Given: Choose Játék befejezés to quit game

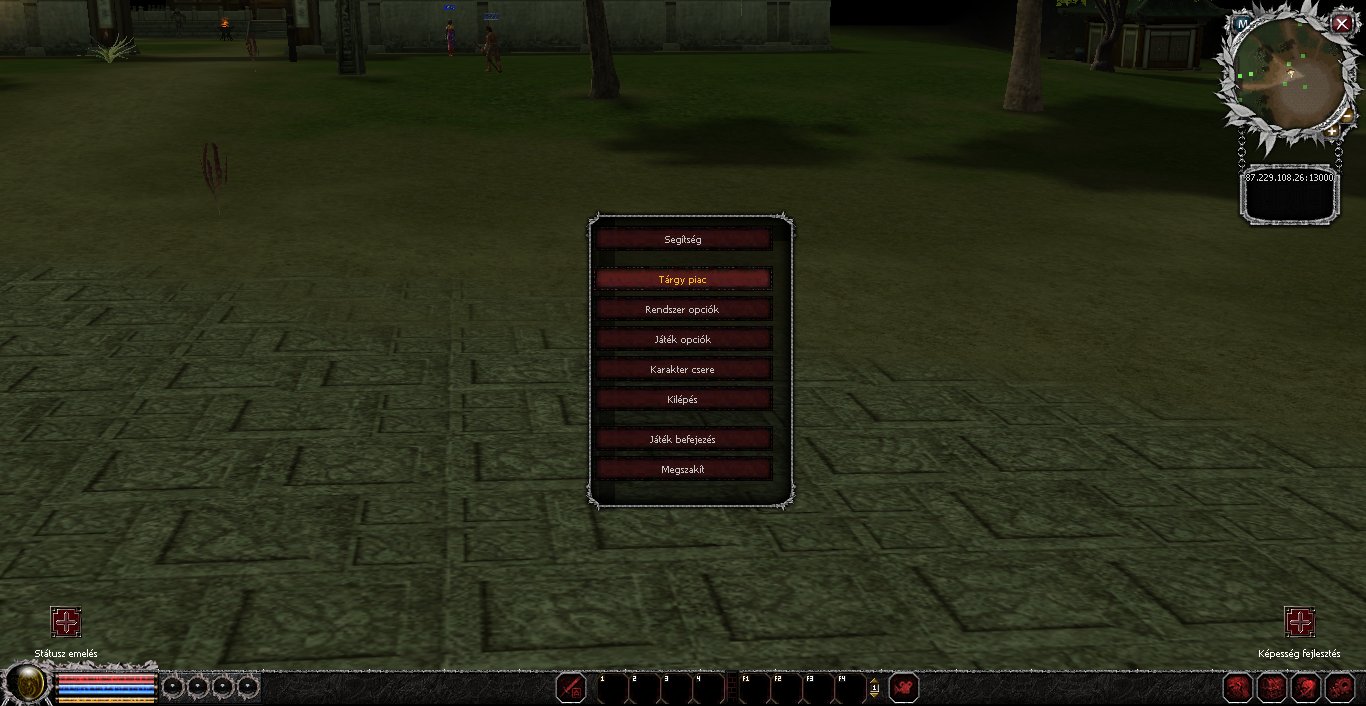Looking at the screenshot, I should click(683, 439).
